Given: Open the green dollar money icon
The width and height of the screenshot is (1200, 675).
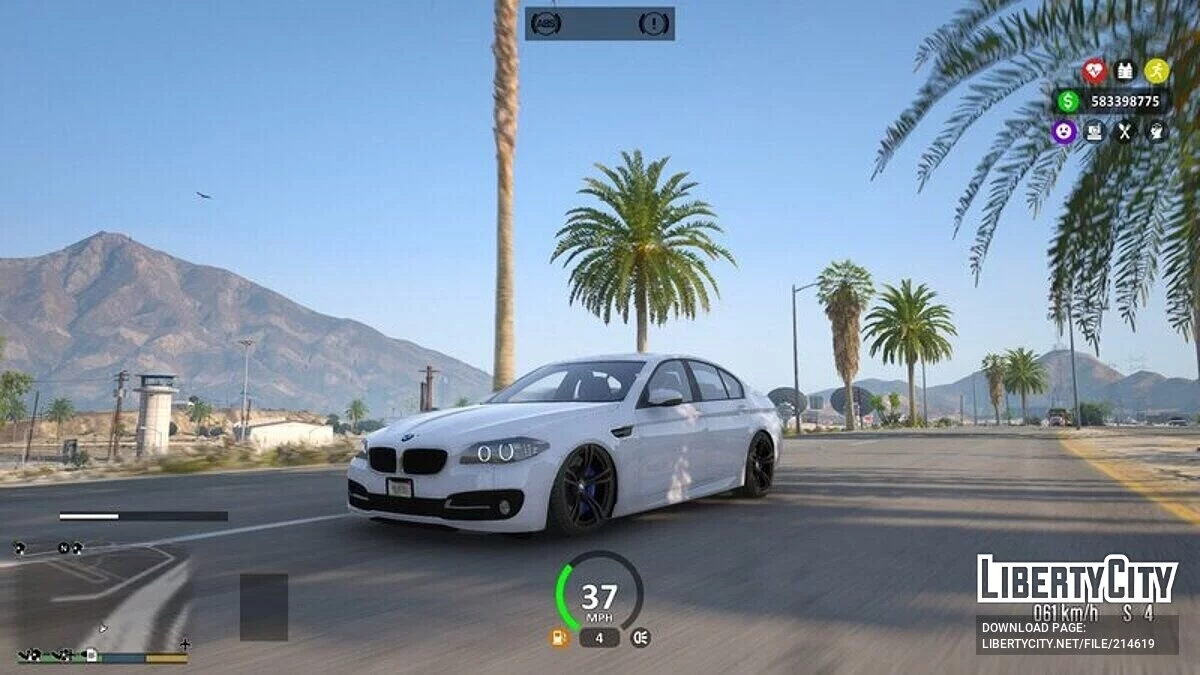Looking at the screenshot, I should point(1068,101).
